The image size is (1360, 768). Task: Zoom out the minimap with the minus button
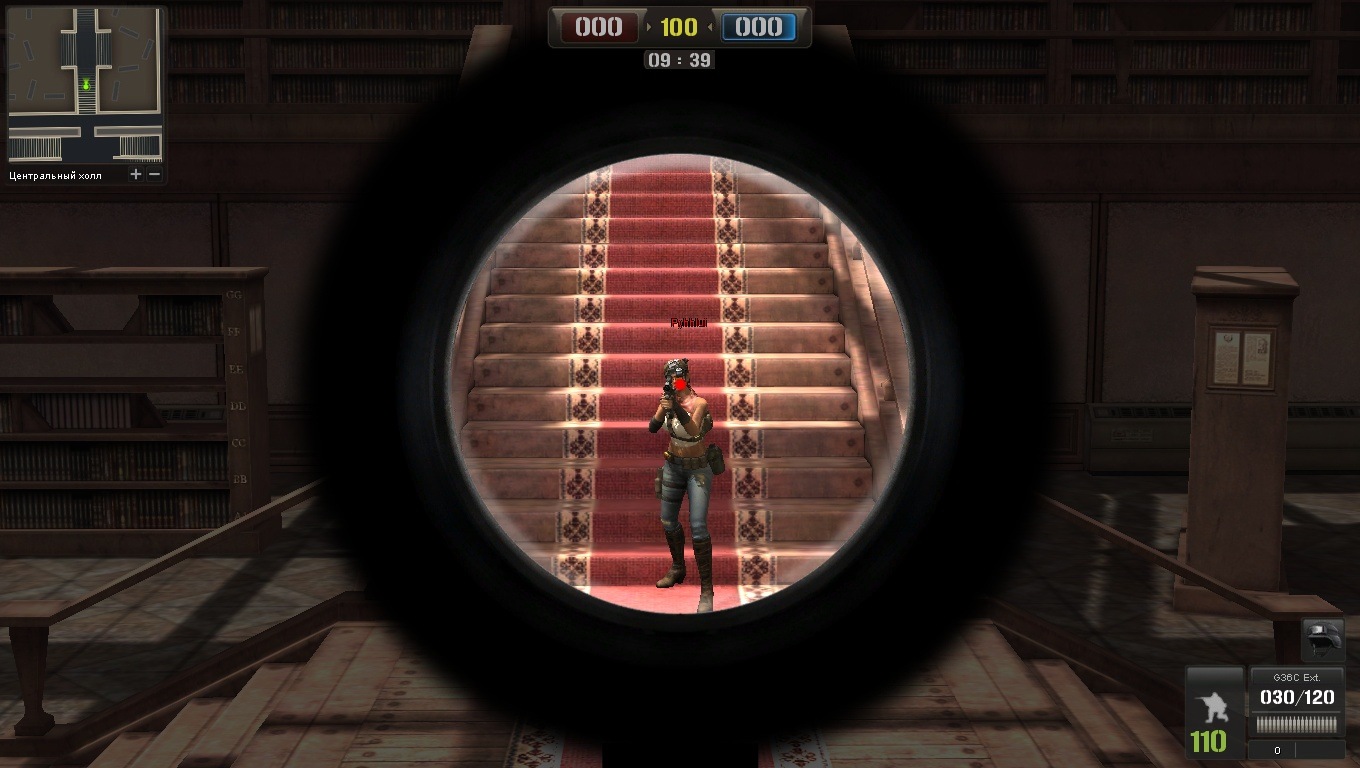[x=154, y=175]
